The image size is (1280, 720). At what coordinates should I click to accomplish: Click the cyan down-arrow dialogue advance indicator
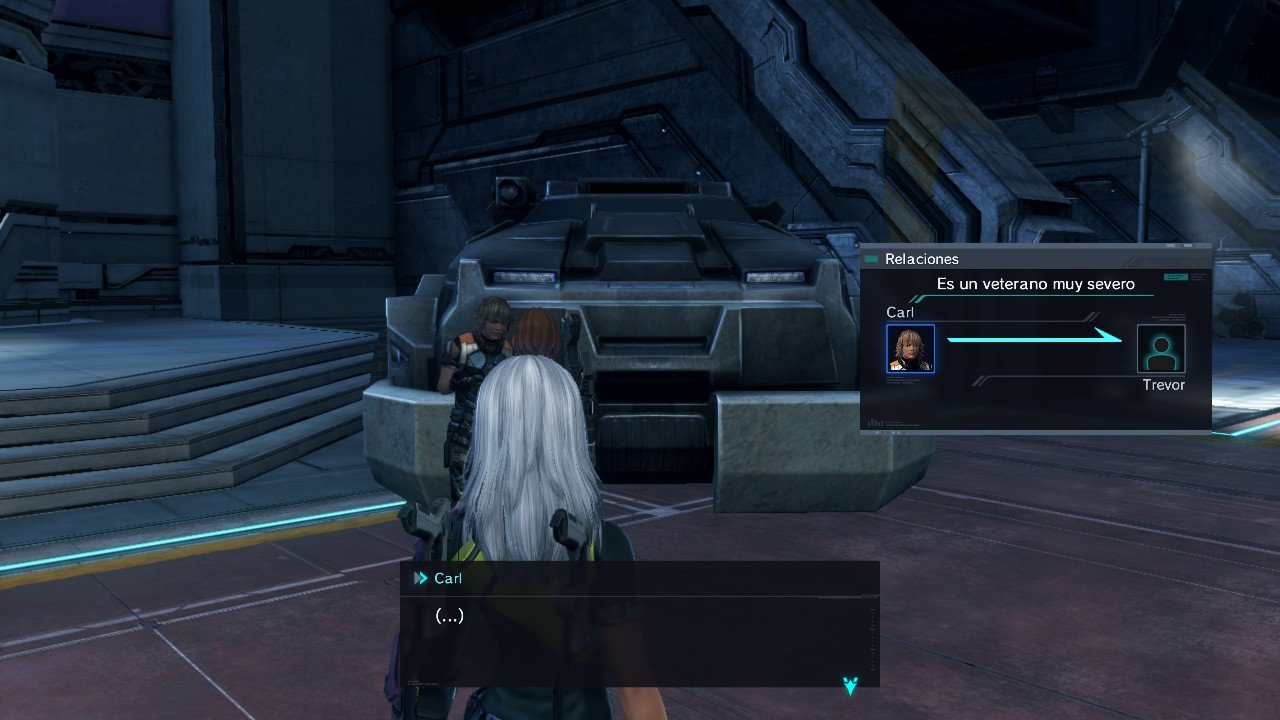849,684
